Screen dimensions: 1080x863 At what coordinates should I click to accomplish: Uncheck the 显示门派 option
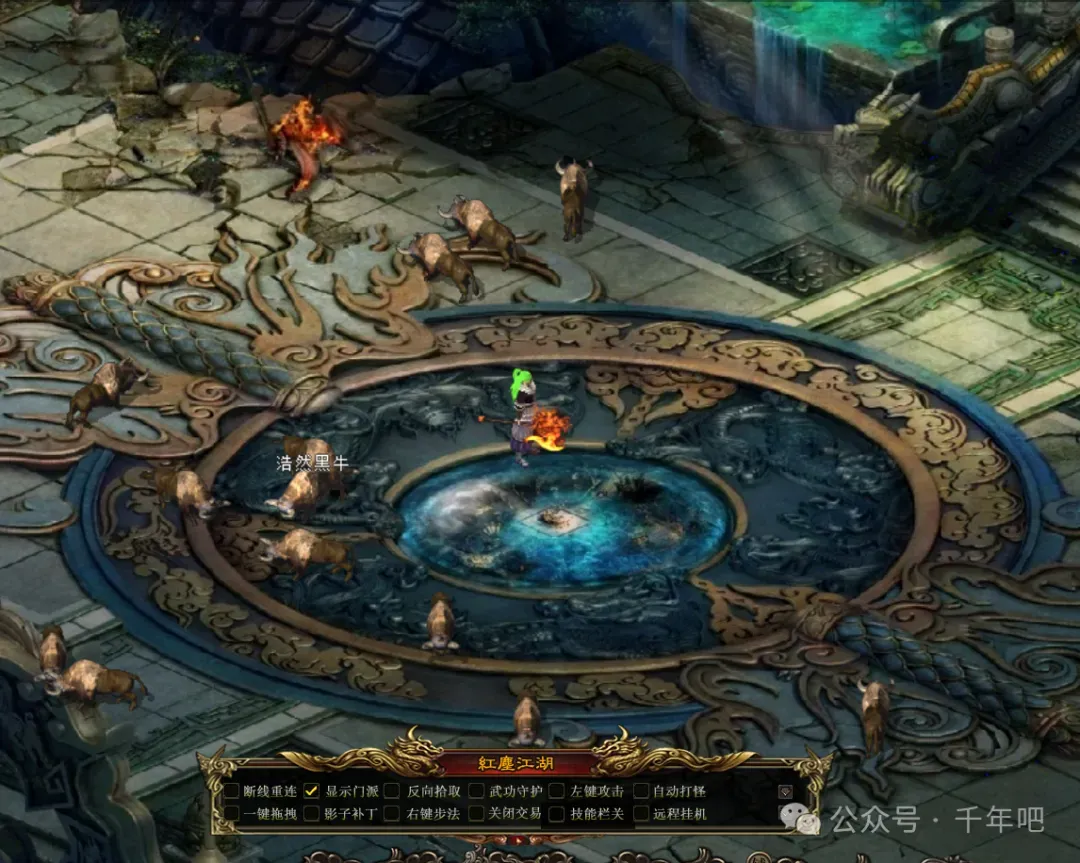tap(312, 791)
